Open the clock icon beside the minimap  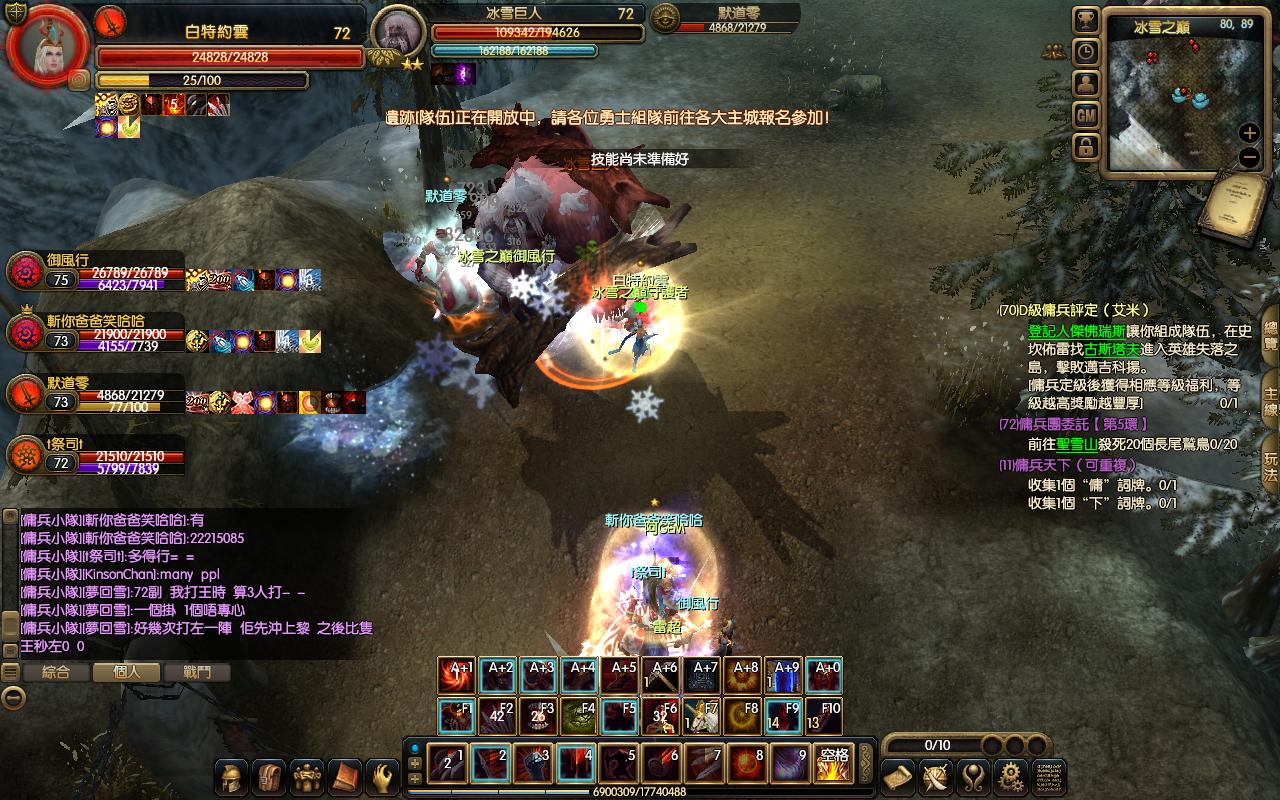tap(1086, 52)
